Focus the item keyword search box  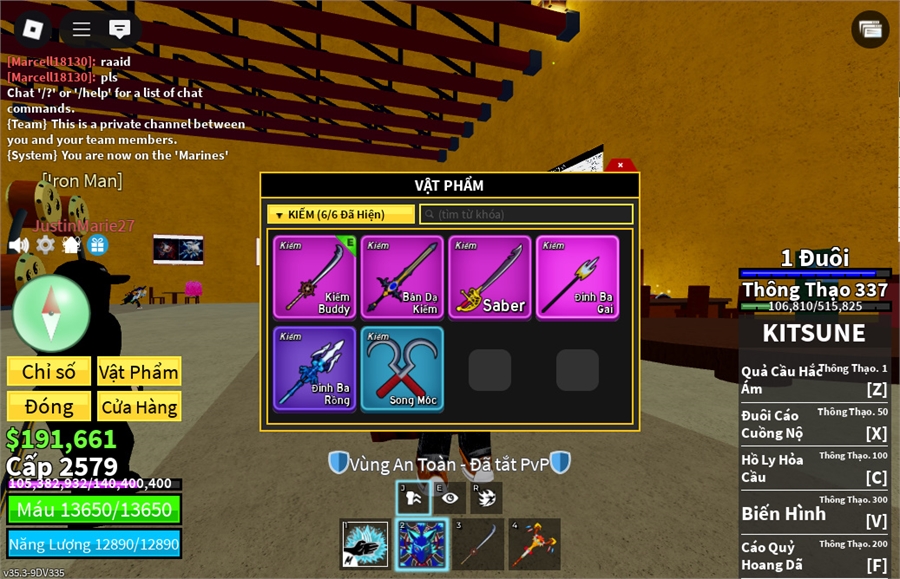click(x=526, y=214)
